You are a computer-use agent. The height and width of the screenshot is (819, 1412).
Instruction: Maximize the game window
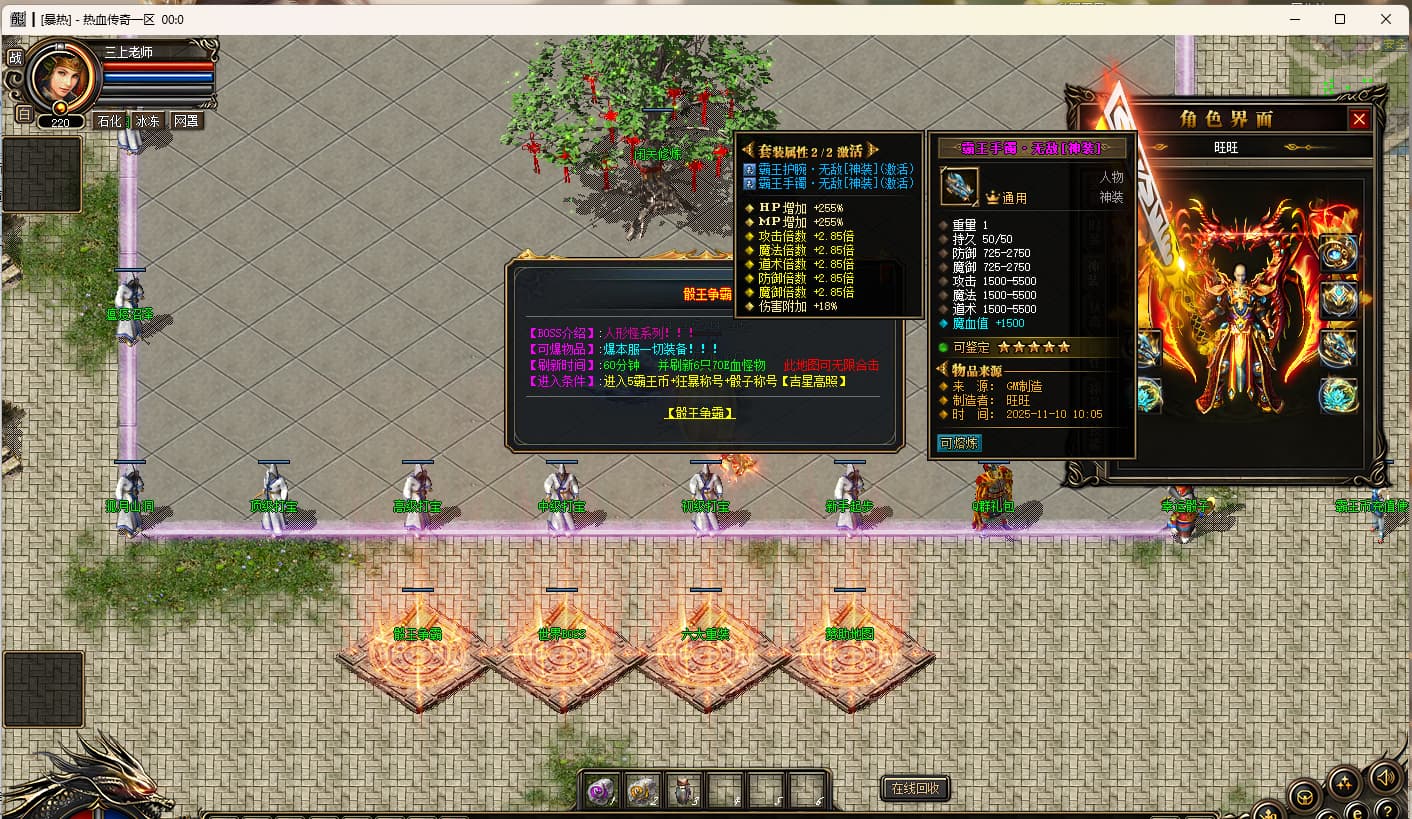[1340, 19]
